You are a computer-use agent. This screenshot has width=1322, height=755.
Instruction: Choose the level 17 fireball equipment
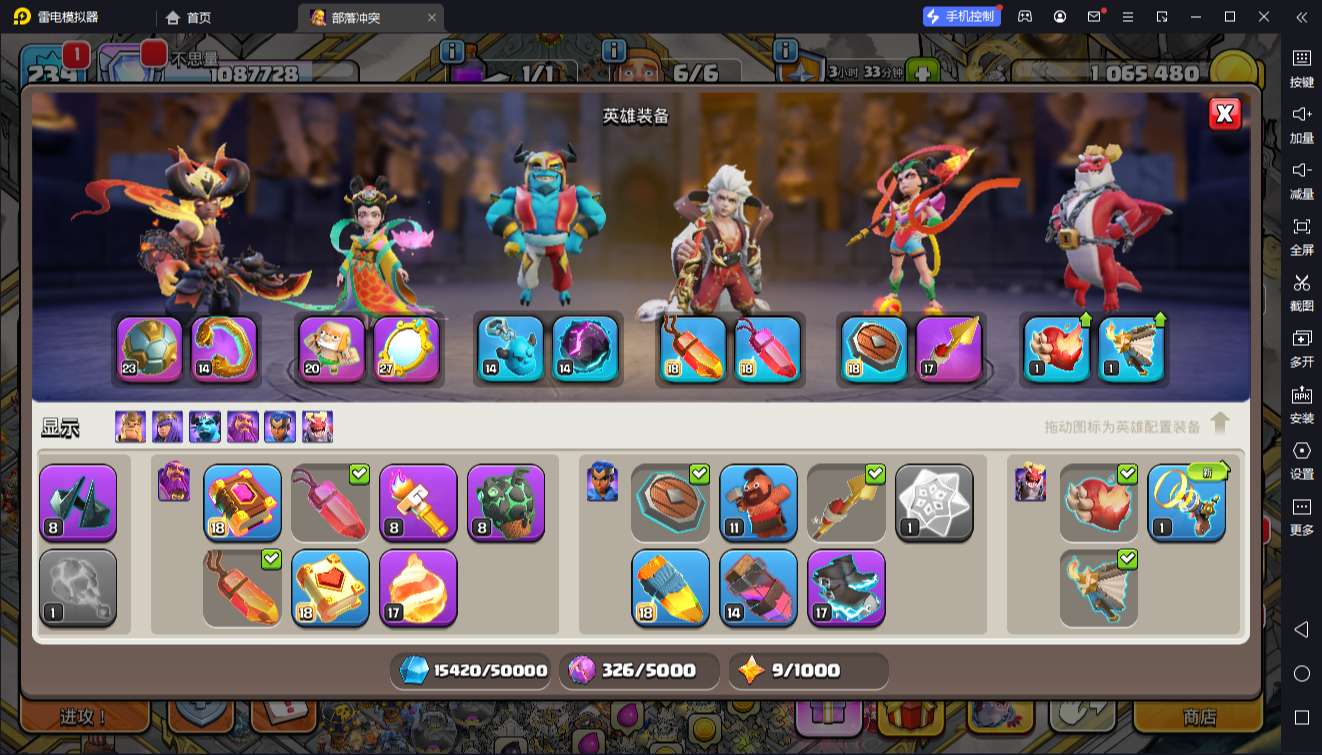coord(418,587)
